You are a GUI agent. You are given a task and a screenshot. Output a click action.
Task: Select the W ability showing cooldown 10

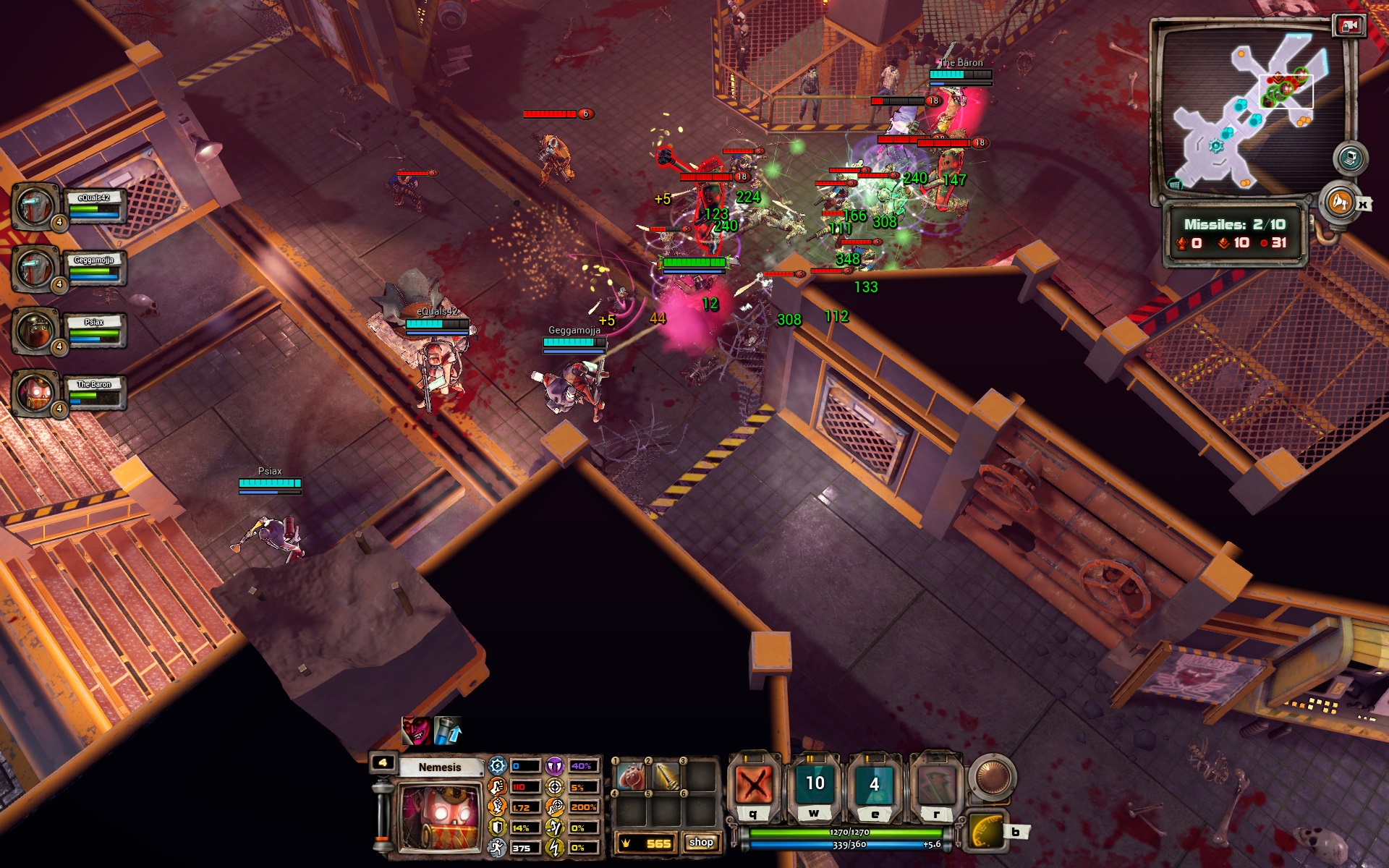coord(815,784)
